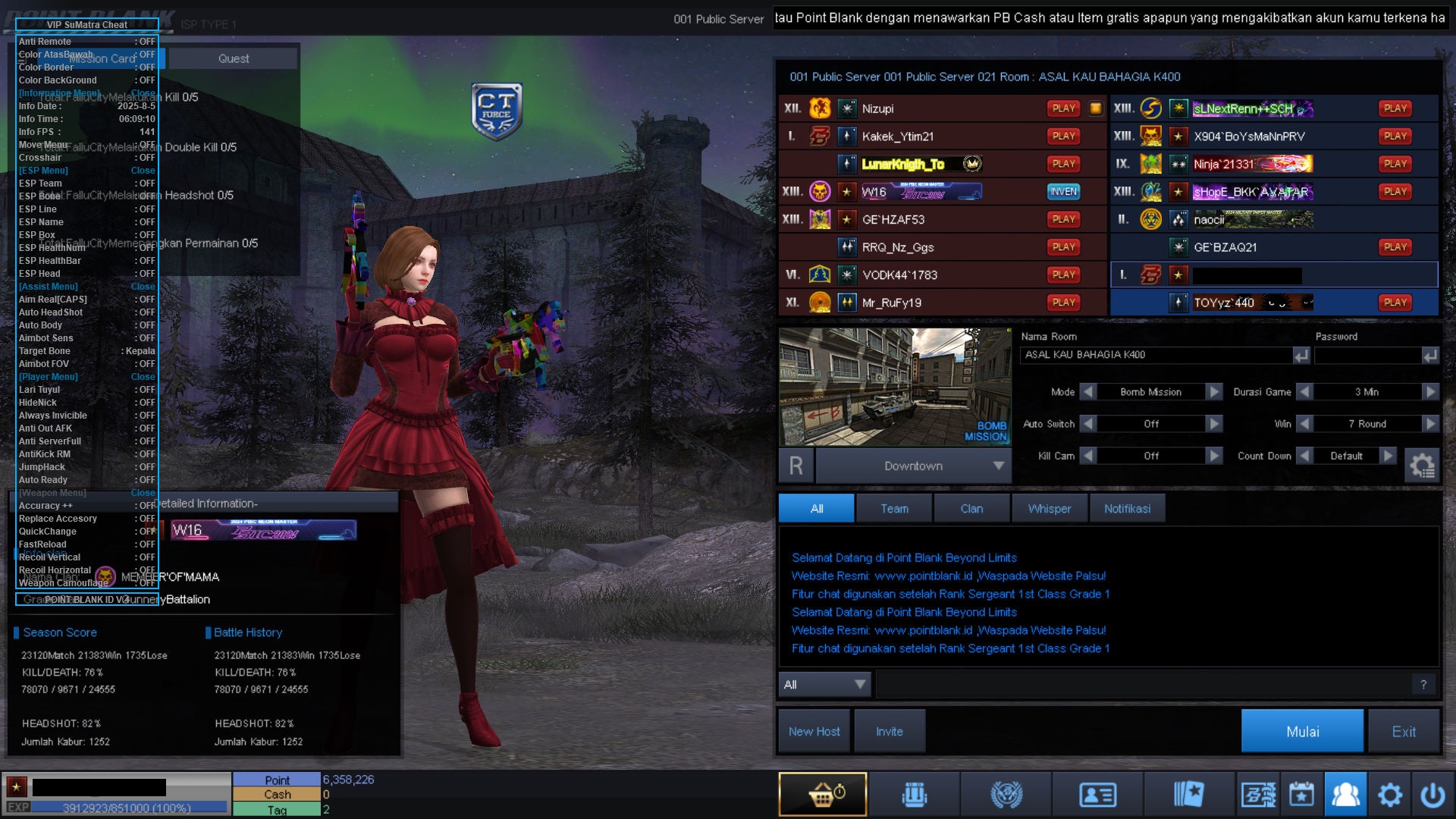Open the Downtown map dropdown
The width and height of the screenshot is (1456, 819).
[x=914, y=466]
